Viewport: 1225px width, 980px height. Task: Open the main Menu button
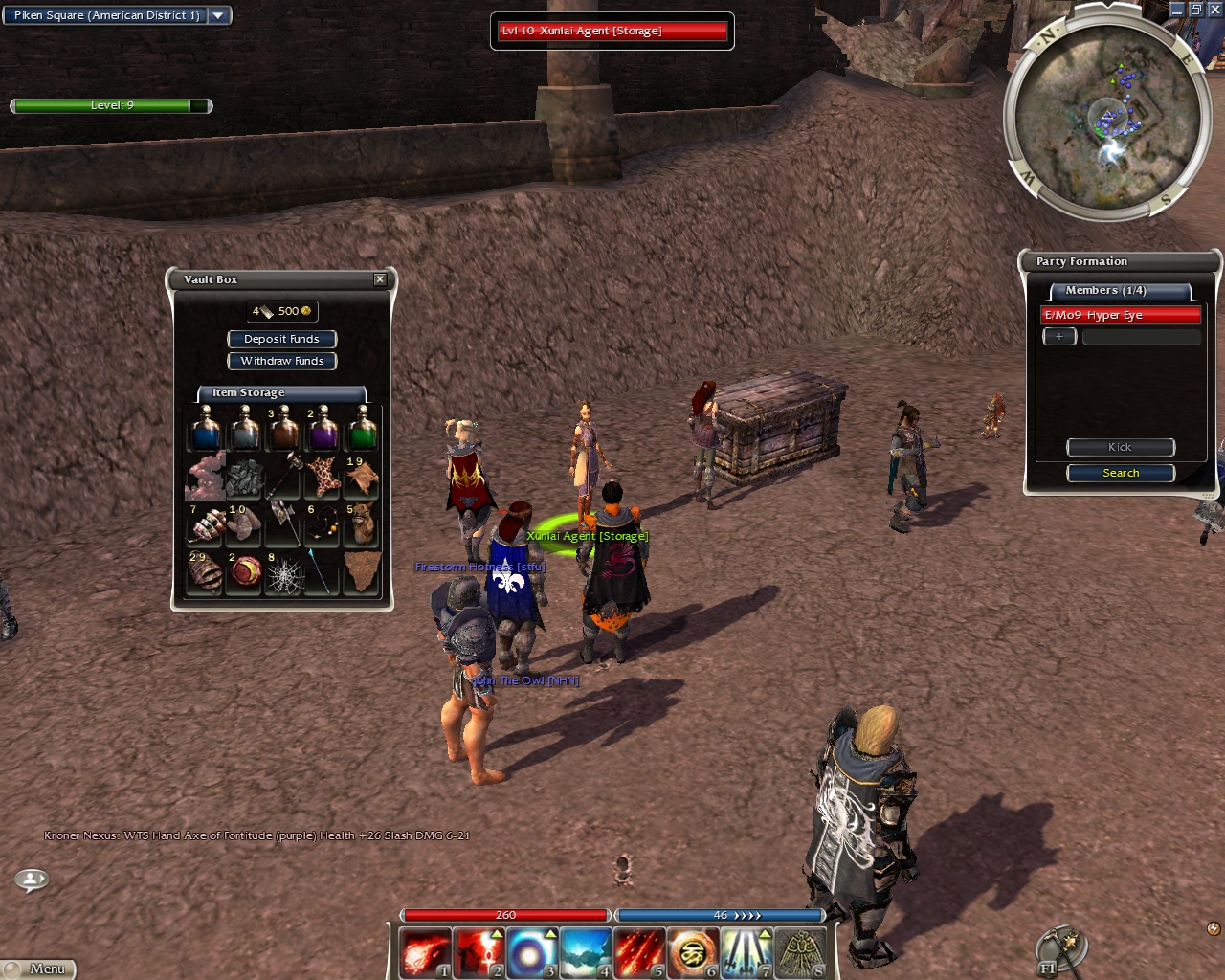point(38,969)
